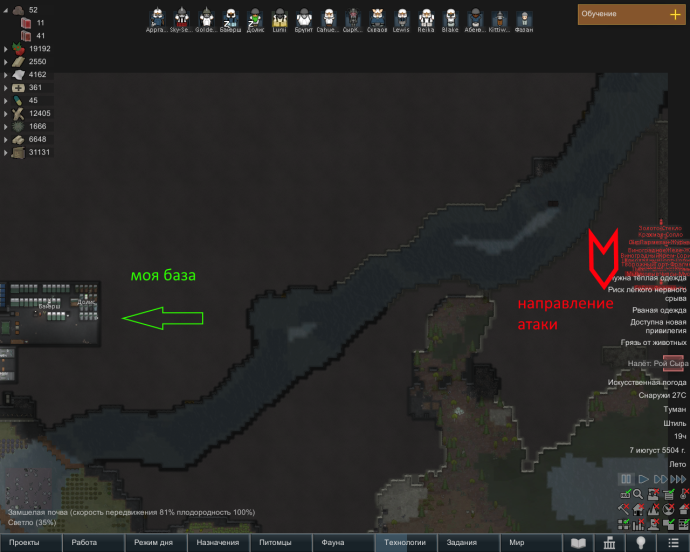Open the Фауна wildlife tab

[340, 542]
